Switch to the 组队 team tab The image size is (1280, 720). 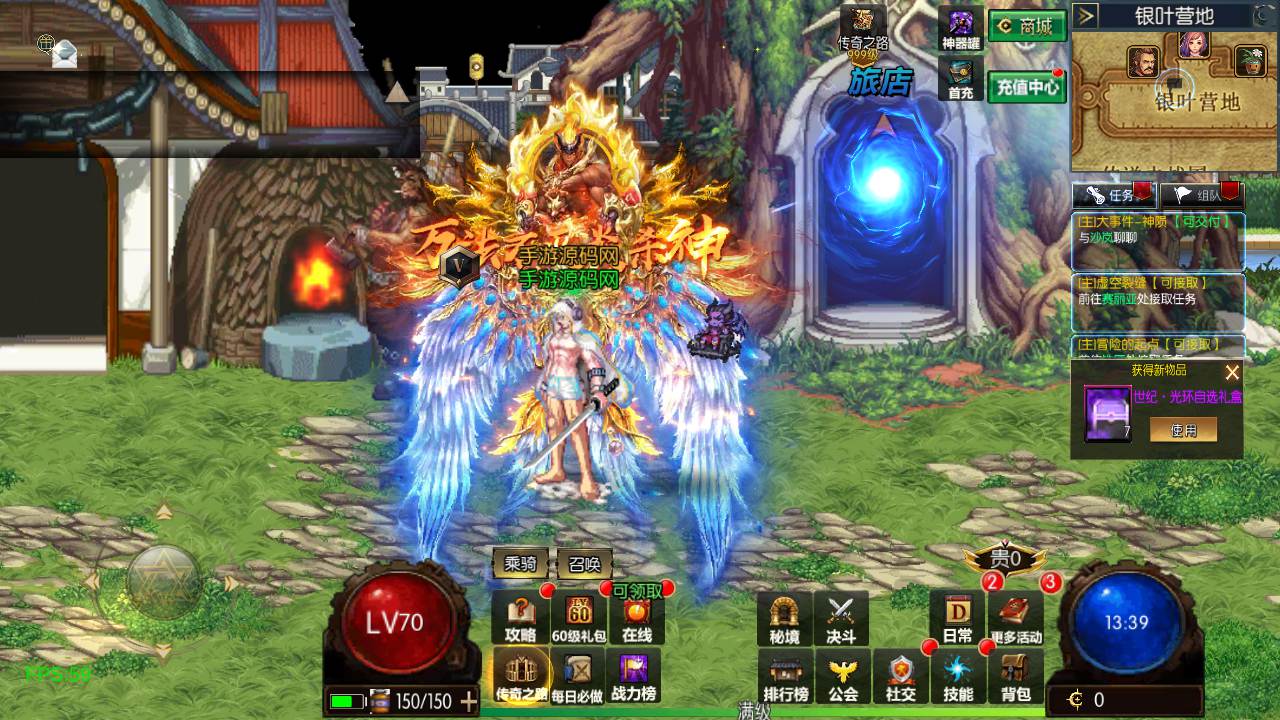[x=1199, y=195]
